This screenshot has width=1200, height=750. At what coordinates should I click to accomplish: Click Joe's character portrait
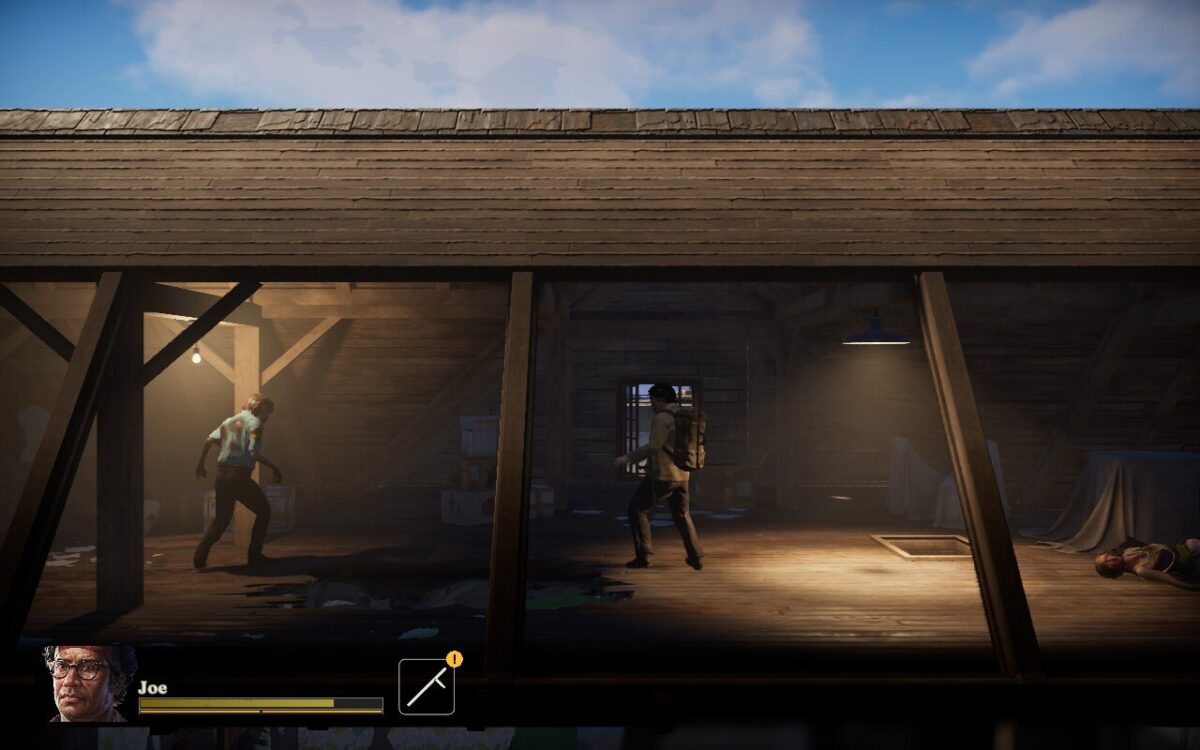[88, 683]
